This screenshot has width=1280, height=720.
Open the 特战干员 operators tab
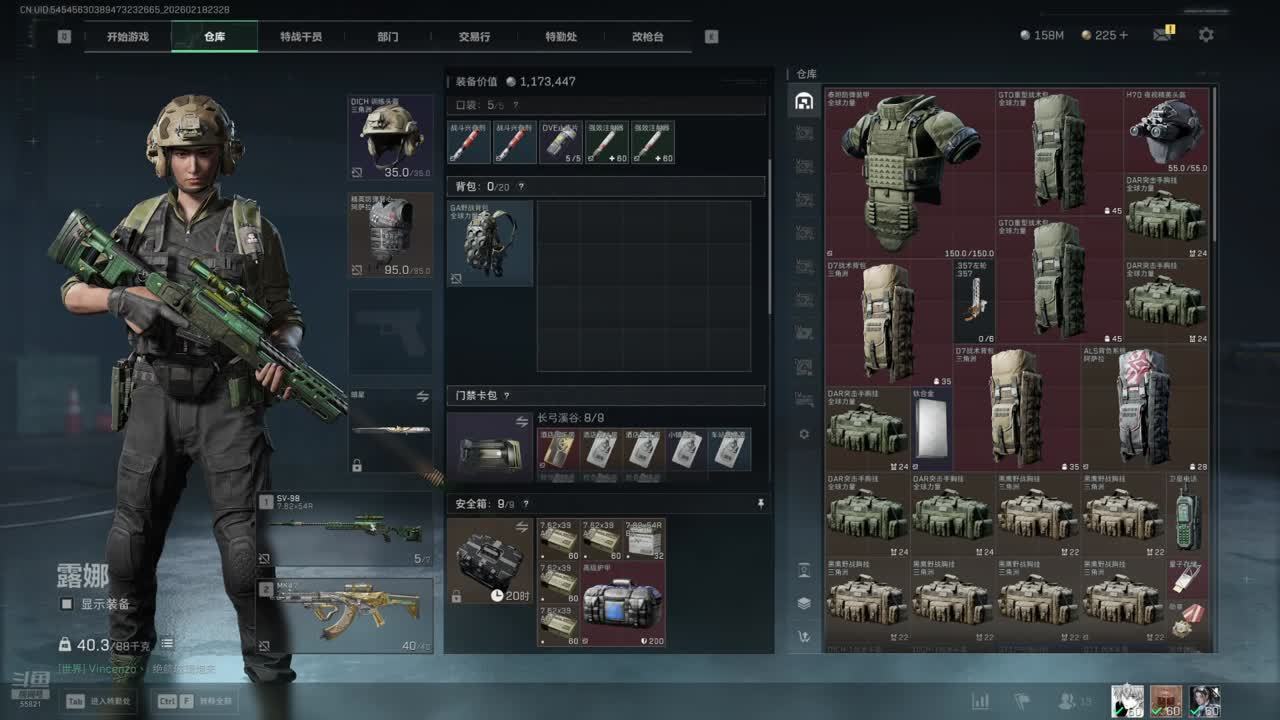click(x=301, y=37)
